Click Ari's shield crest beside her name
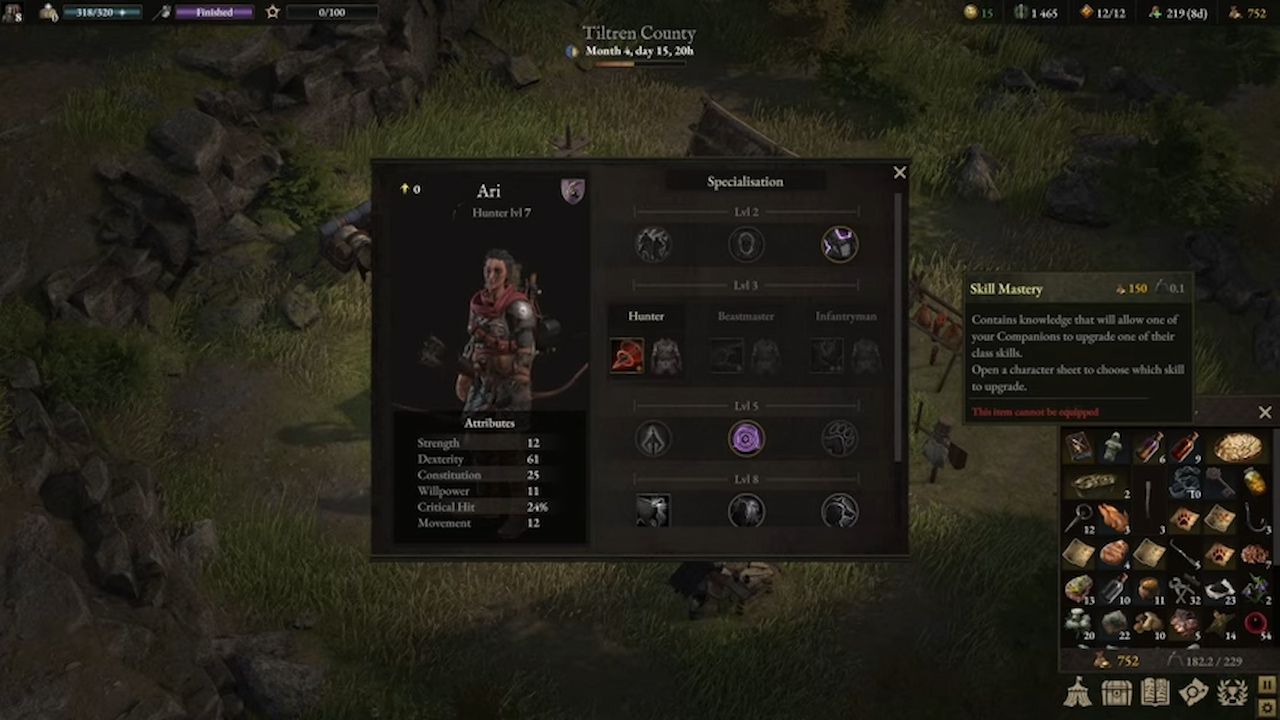1280x720 pixels. click(573, 191)
